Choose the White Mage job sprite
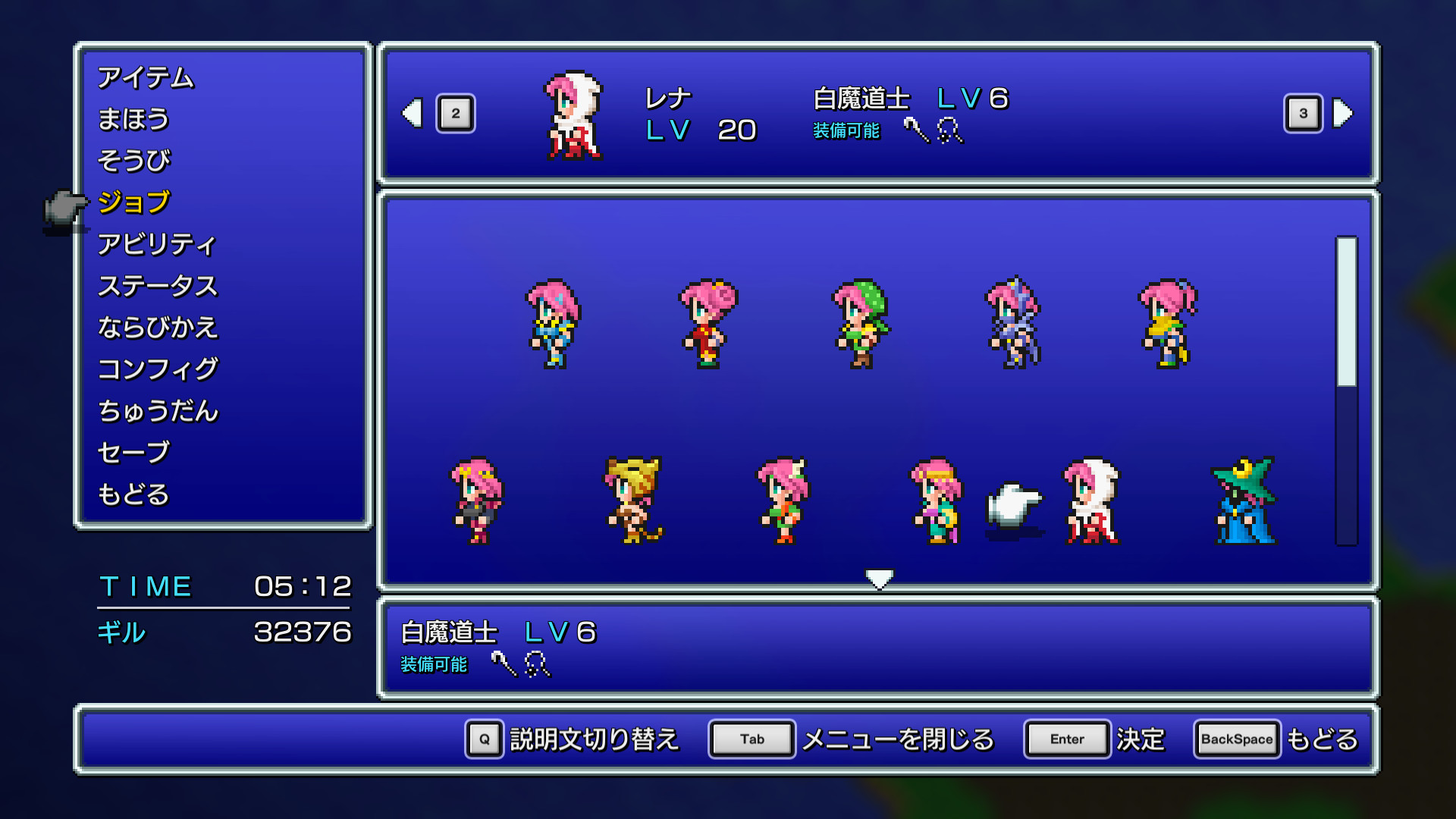Image resolution: width=1456 pixels, height=819 pixels. point(1088,500)
